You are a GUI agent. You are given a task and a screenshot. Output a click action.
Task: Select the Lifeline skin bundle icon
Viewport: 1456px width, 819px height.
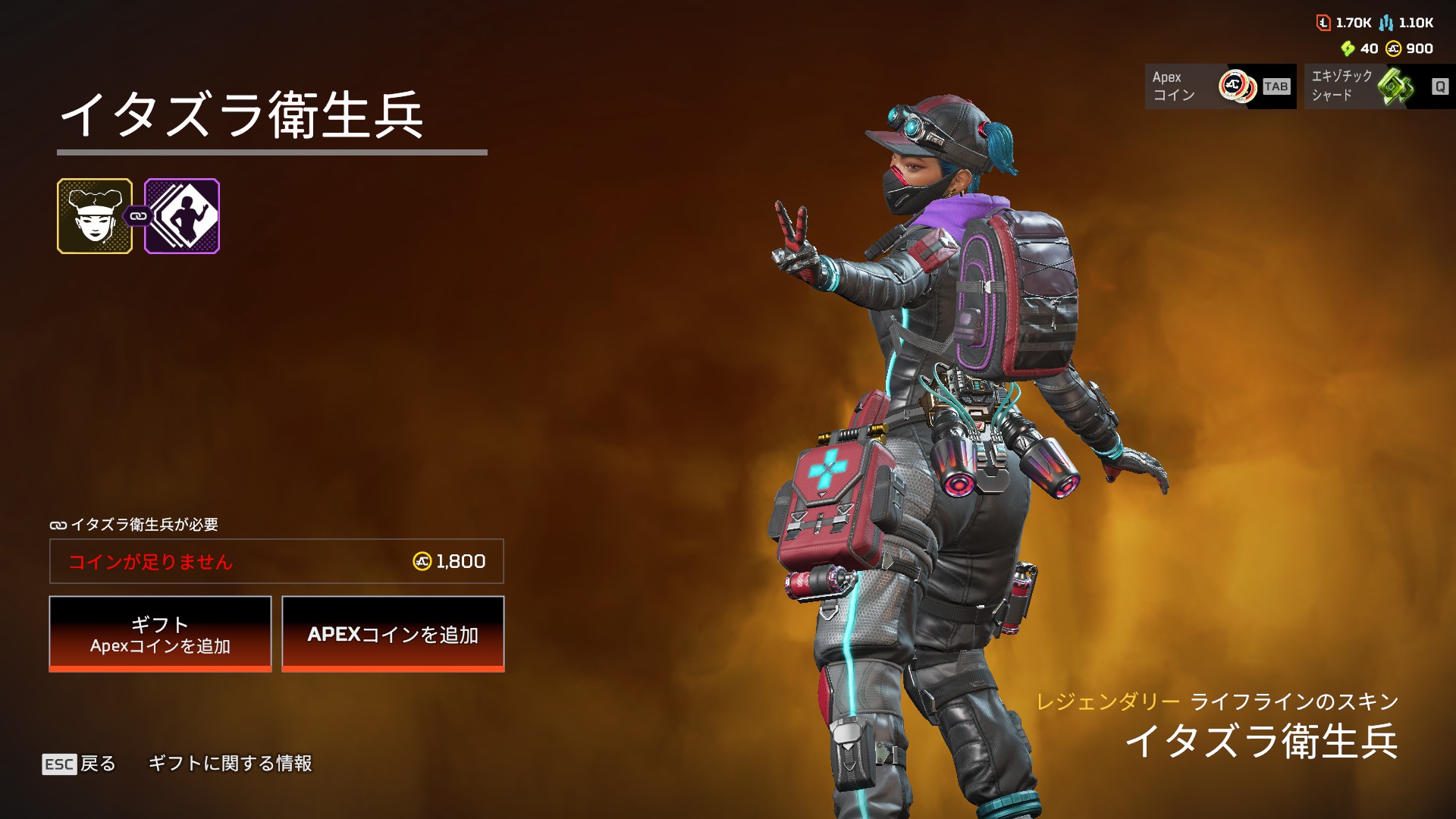(x=95, y=216)
